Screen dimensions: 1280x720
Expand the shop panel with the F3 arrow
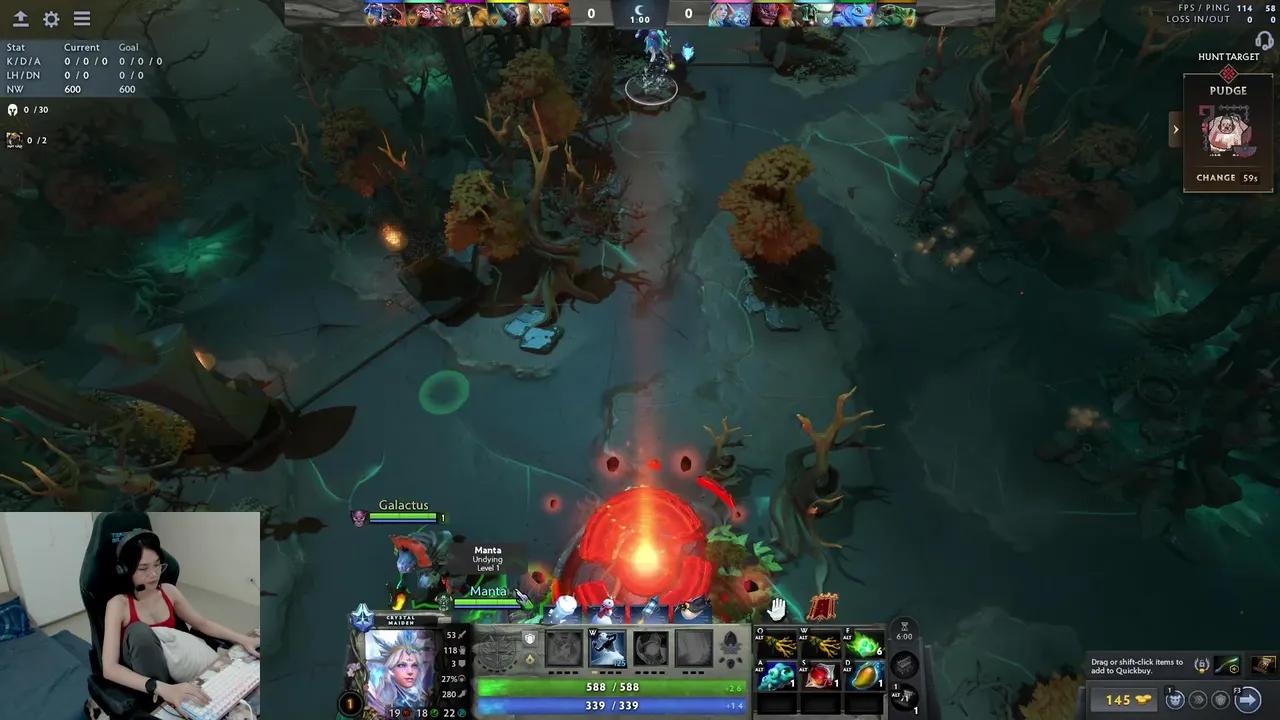click(1250, 700)
